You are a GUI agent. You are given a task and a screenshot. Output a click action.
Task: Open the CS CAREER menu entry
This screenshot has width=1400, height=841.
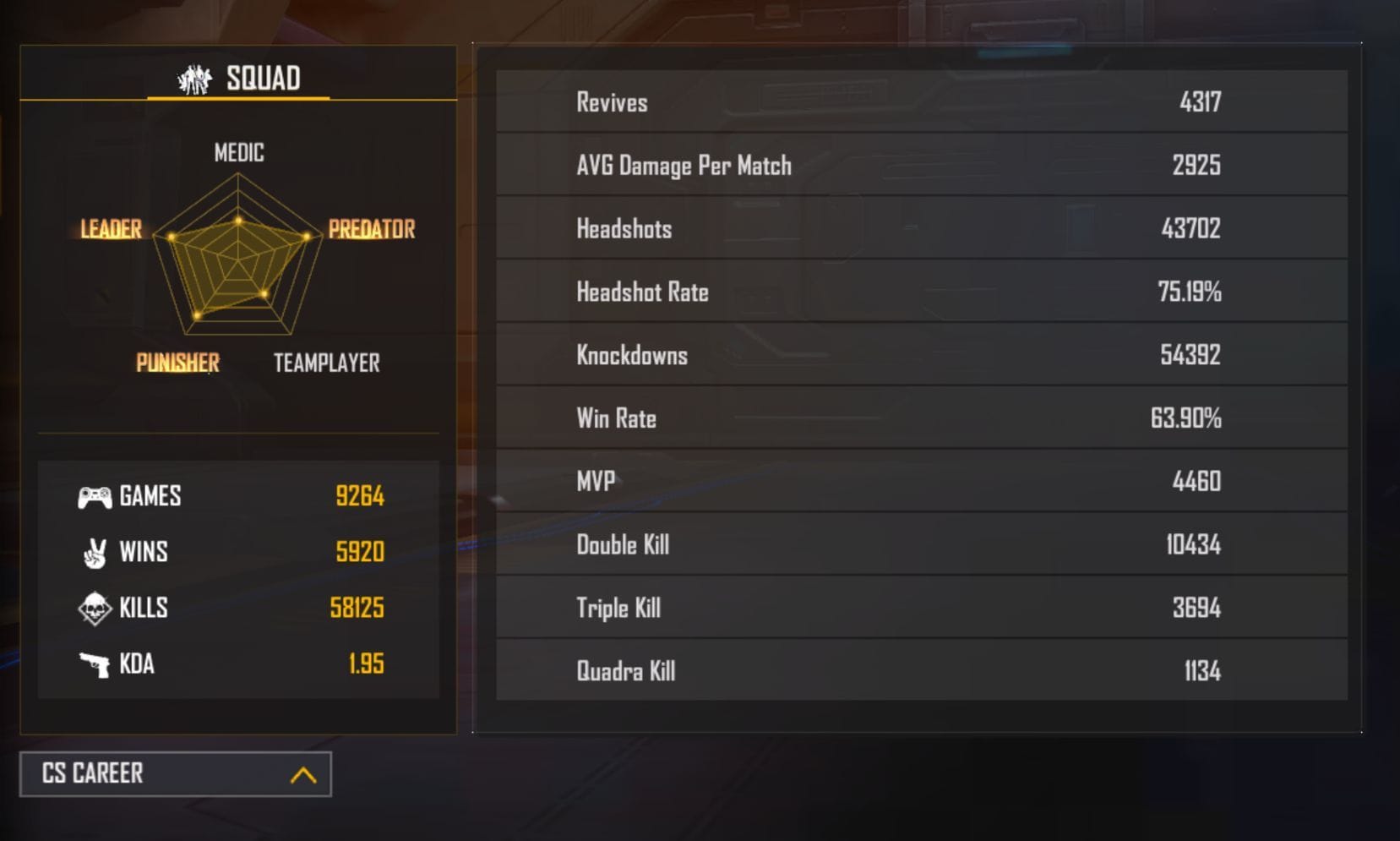tap(95, 773)
